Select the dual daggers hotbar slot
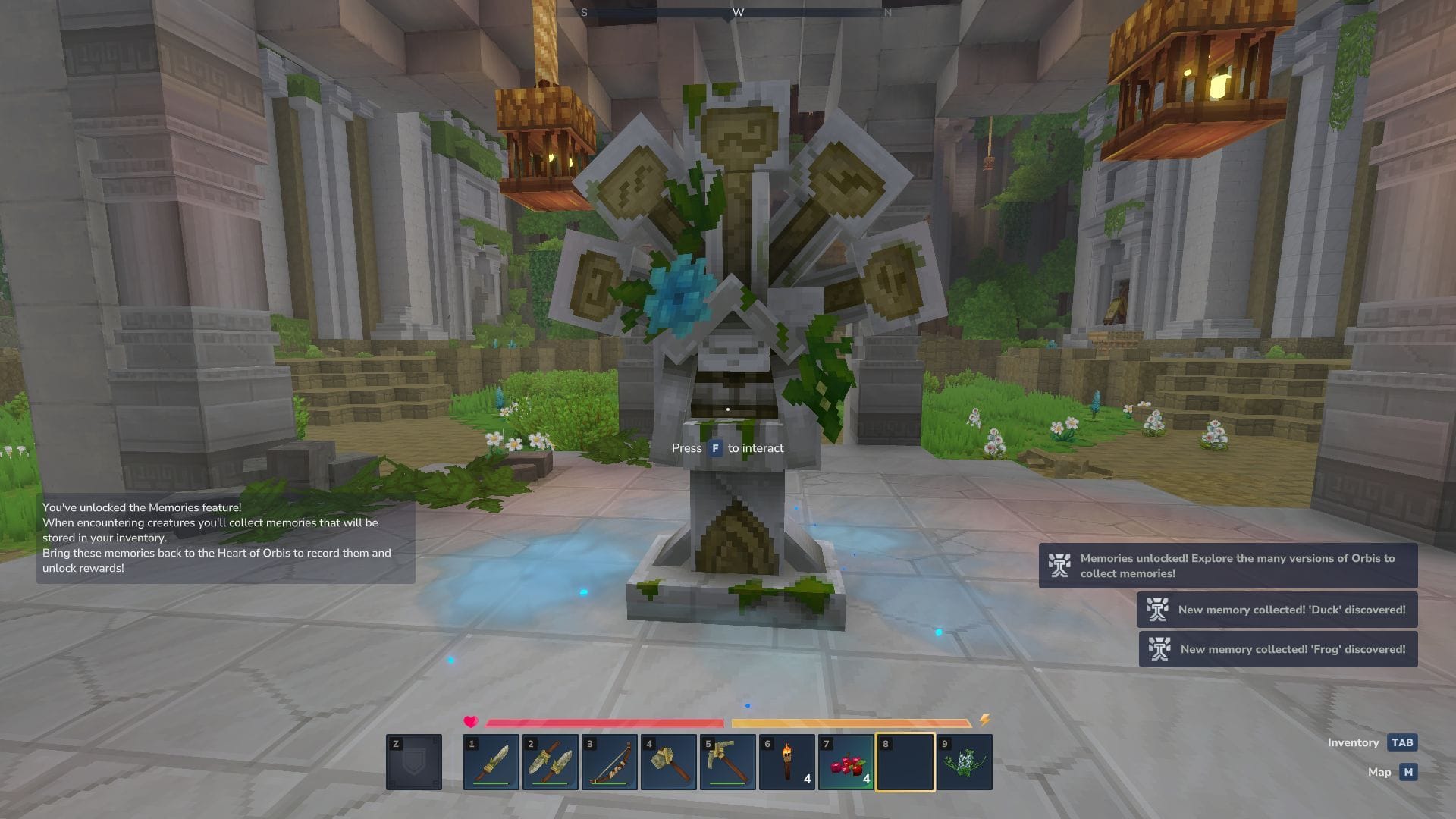1456x819 pixels. point(551,762)
